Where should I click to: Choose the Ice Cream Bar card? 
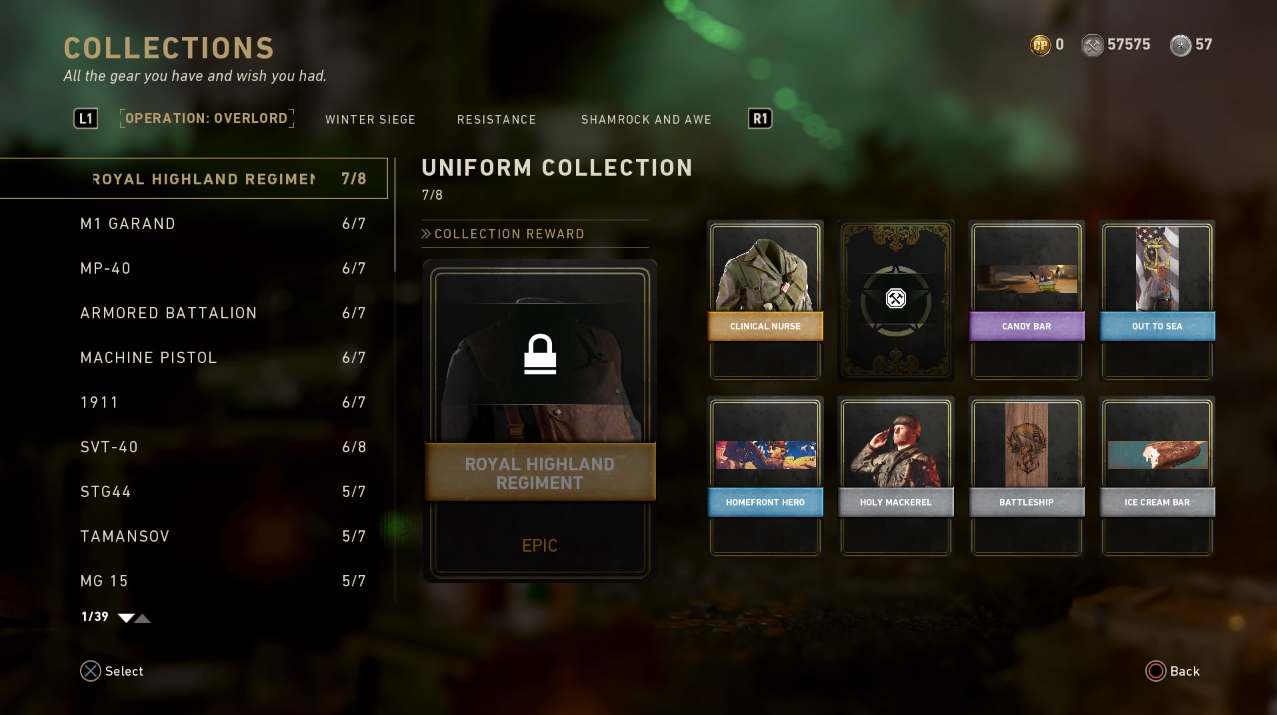click(1157, 476)
